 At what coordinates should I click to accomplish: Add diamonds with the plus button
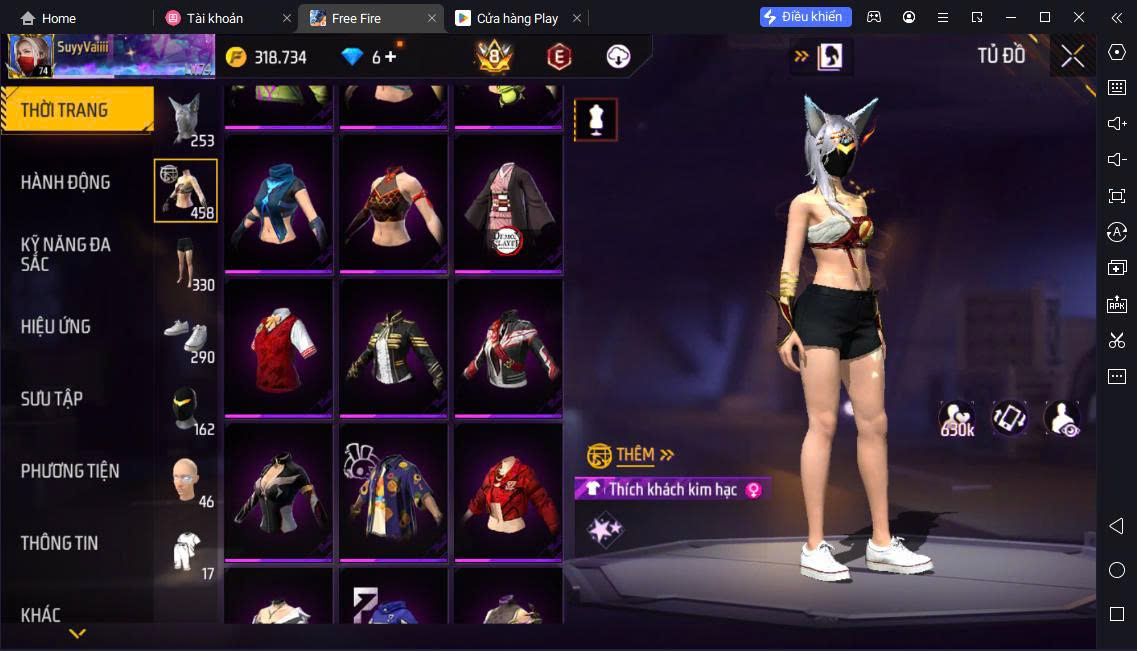coord(390,57)
